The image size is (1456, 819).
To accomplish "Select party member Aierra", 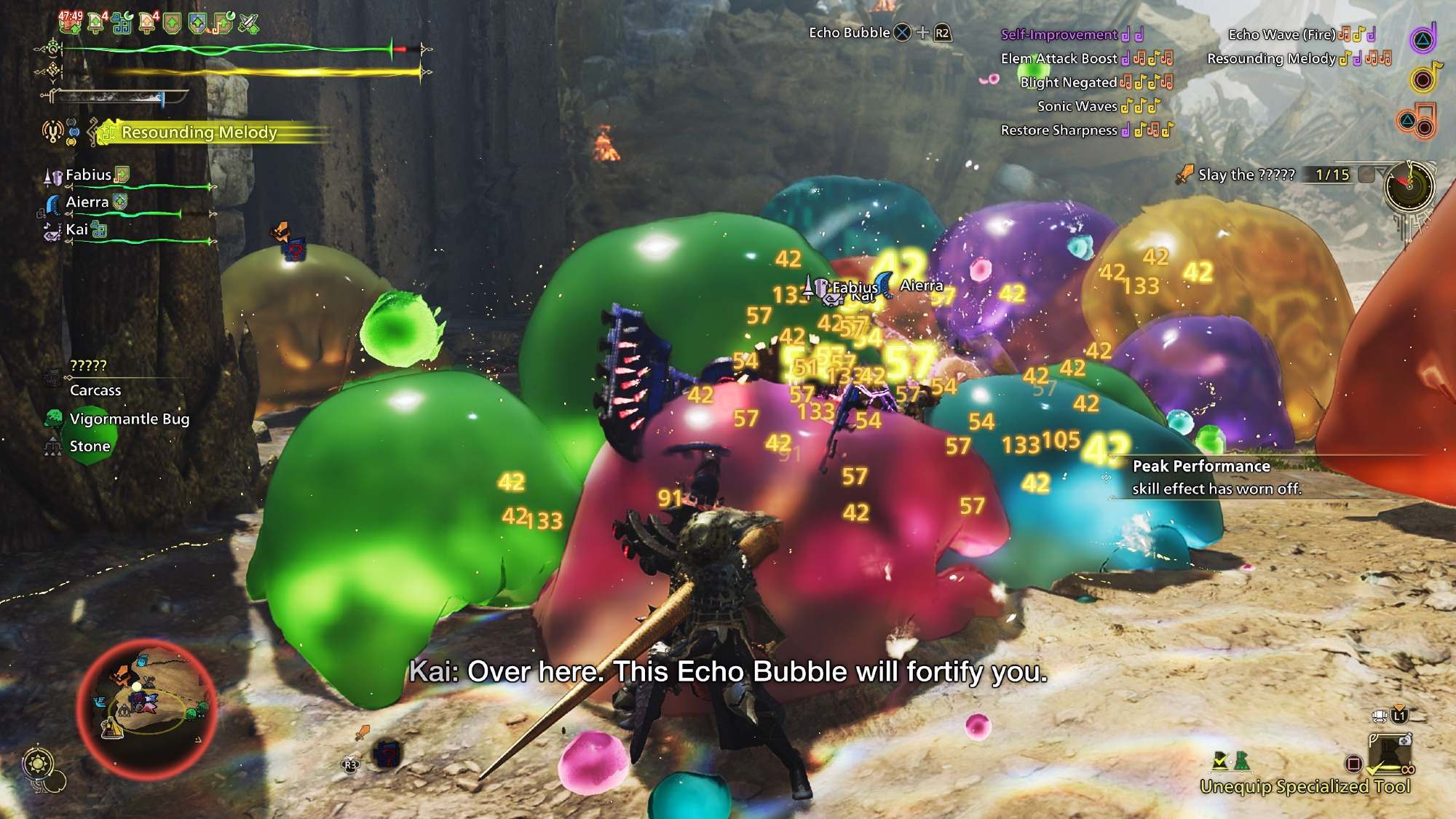I will (x=87, y=202).
